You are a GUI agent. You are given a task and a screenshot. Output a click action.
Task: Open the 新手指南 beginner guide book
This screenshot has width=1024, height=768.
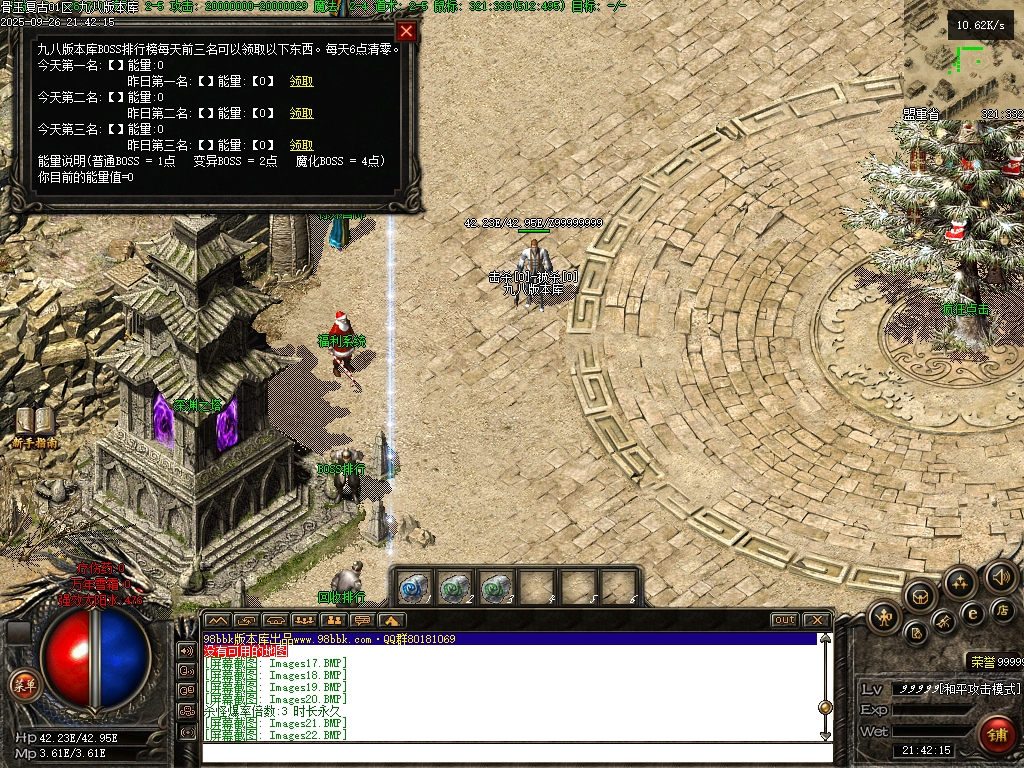pos(35,425)
